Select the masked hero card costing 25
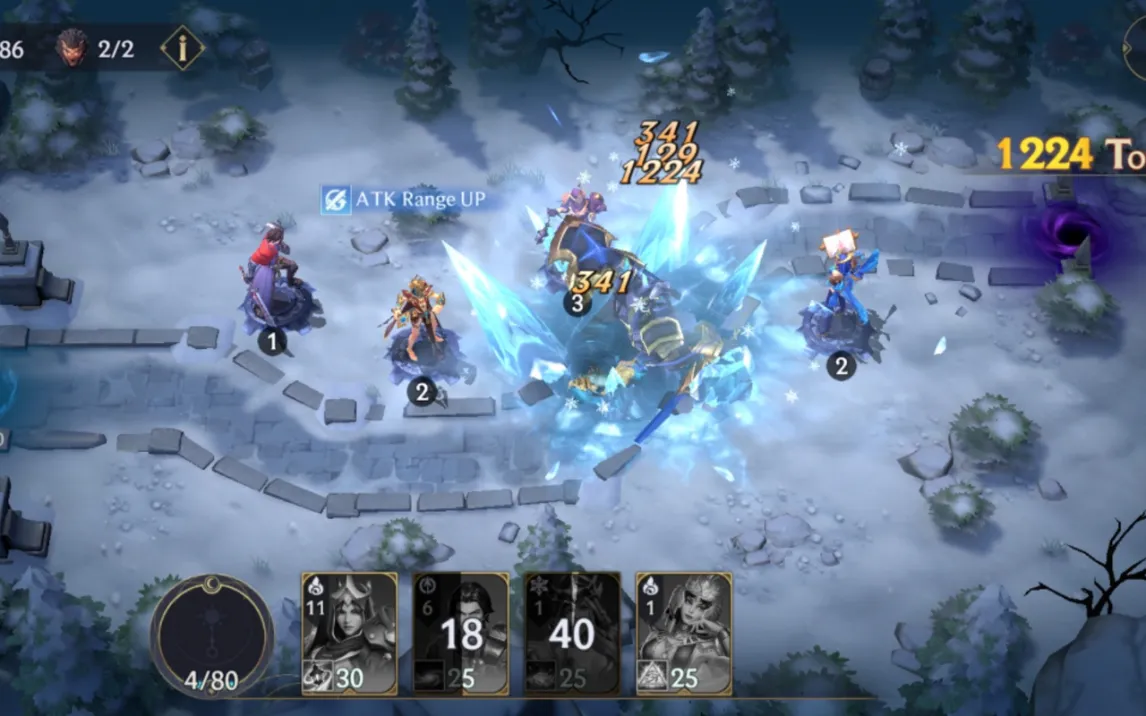The image size is (1146, 716). click(x=684, y=633)
